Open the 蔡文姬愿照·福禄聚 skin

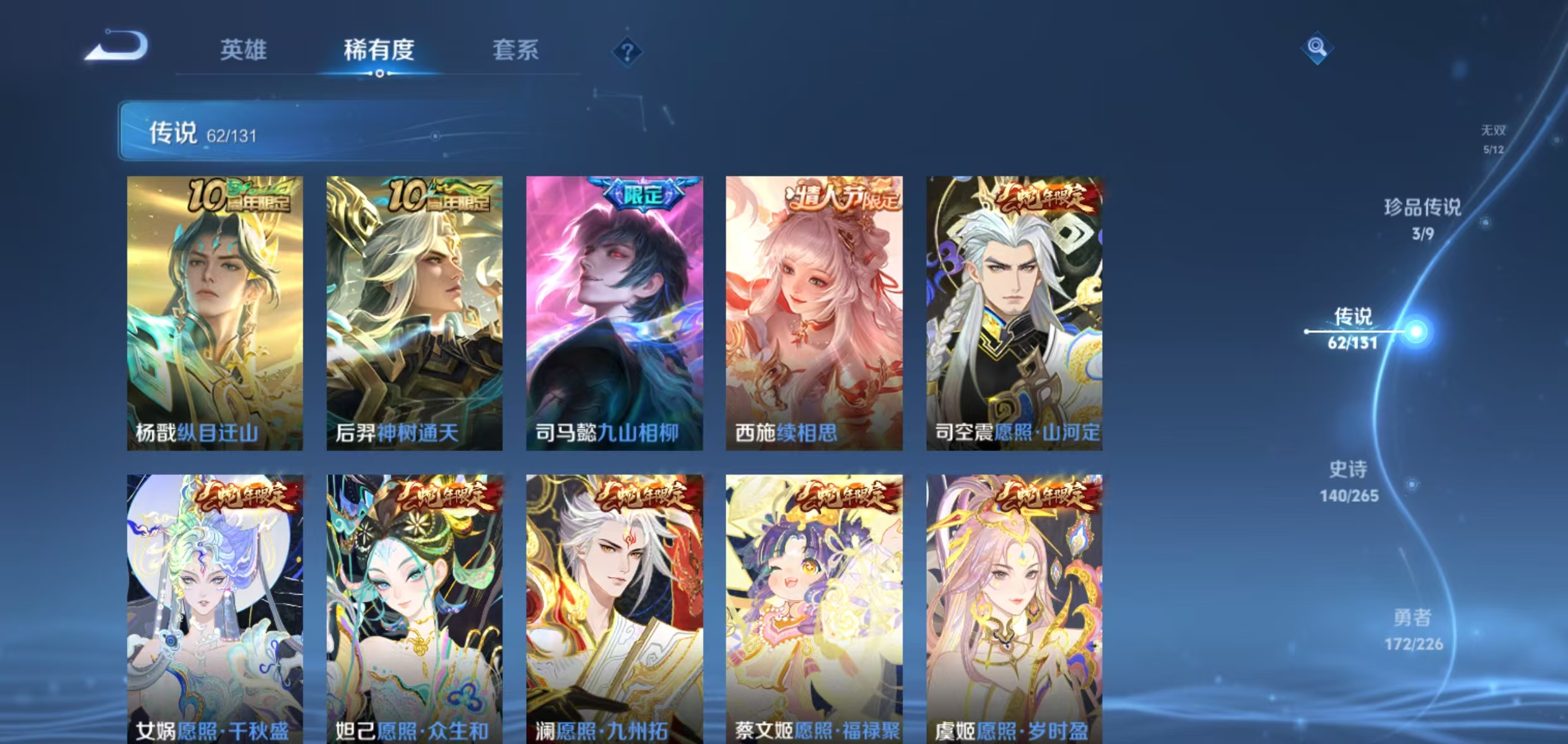tap(814, 607)
